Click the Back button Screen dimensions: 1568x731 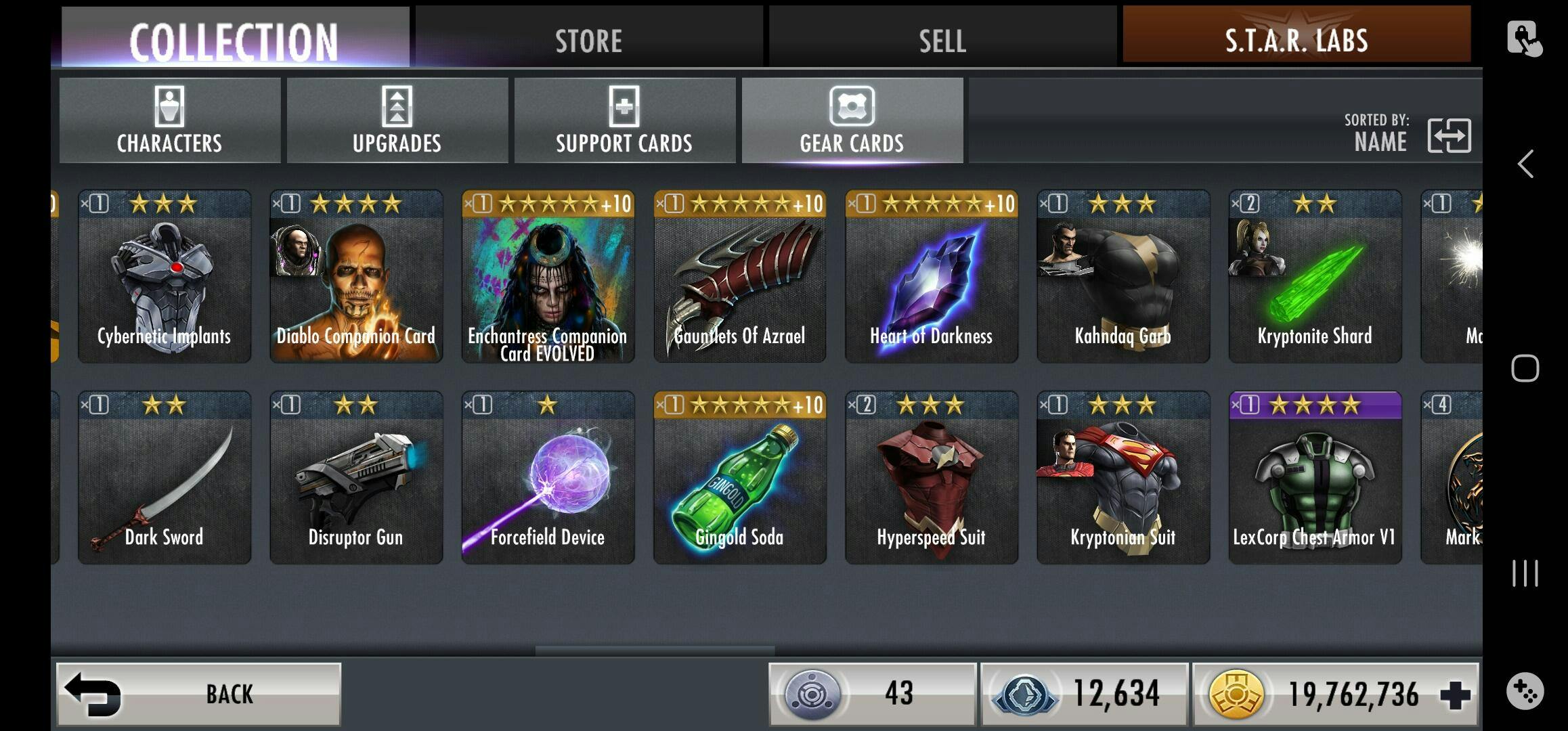[198, 694]
